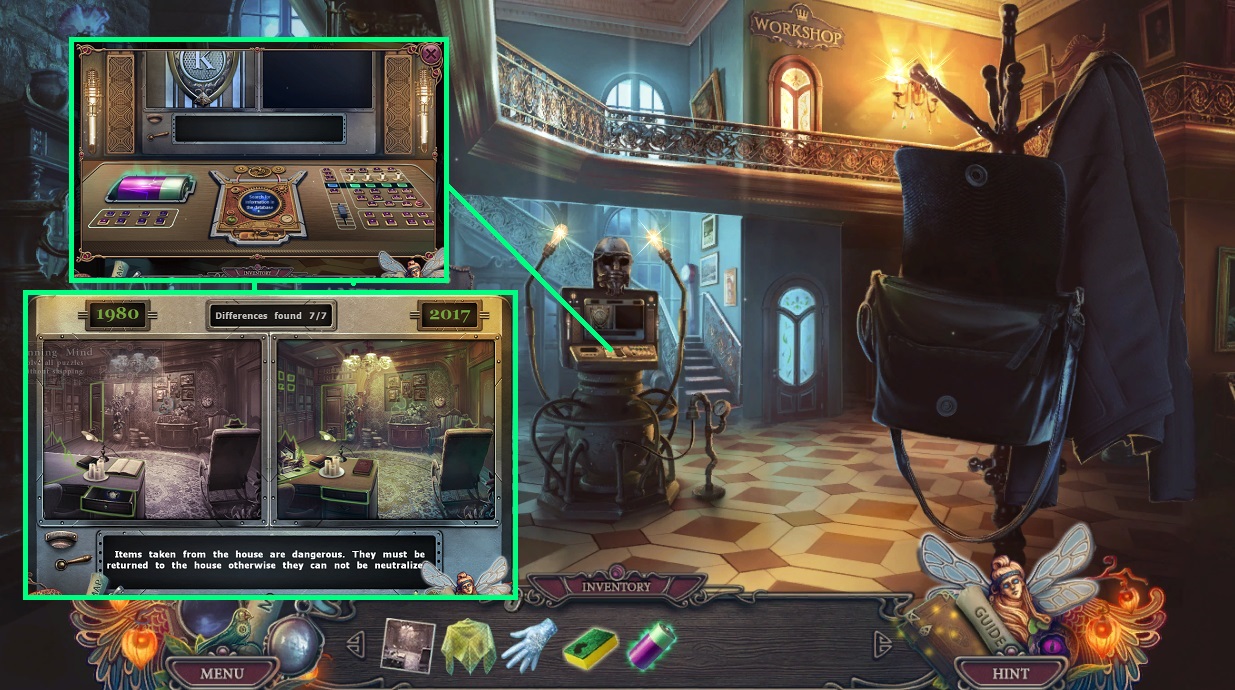Close the machine panel with the X button
The width and height of the screenshot is (1235, 690).
(431, 54)
